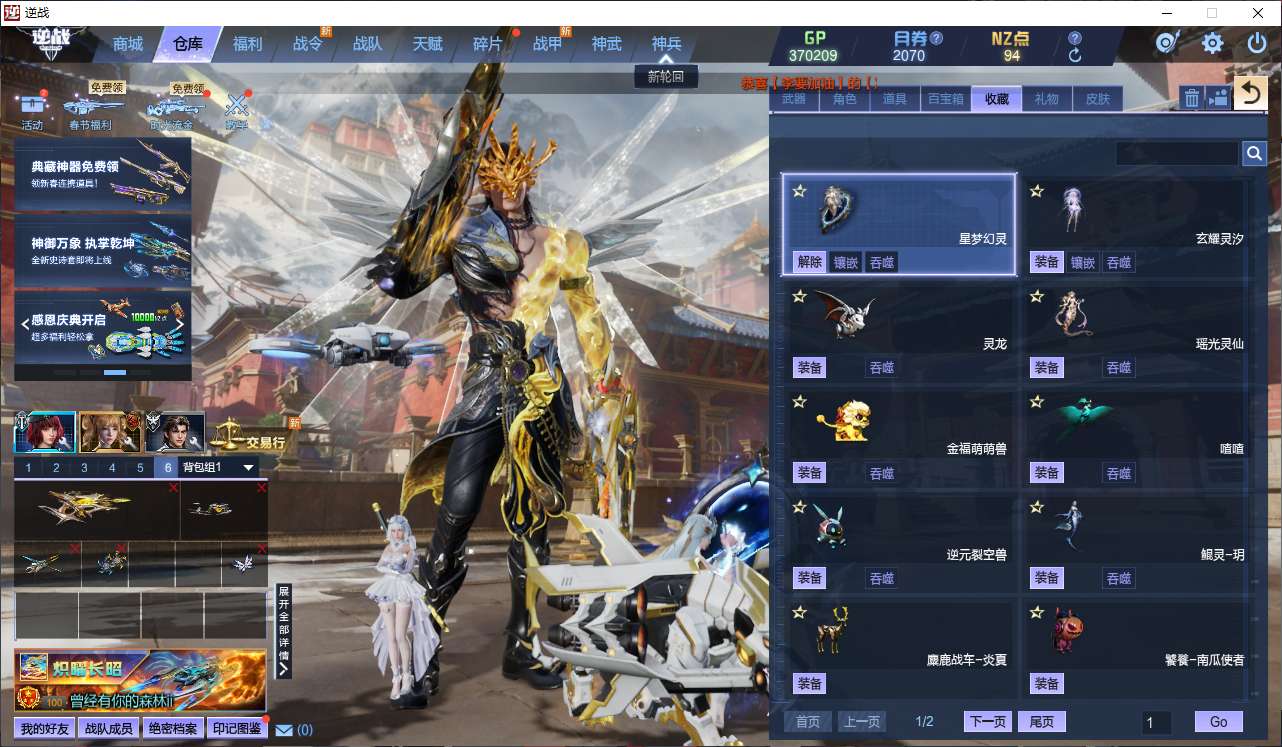The image size is (1282, 747).
Task: Open the 商城 shop menu
Action: click(x=128, y=44)
